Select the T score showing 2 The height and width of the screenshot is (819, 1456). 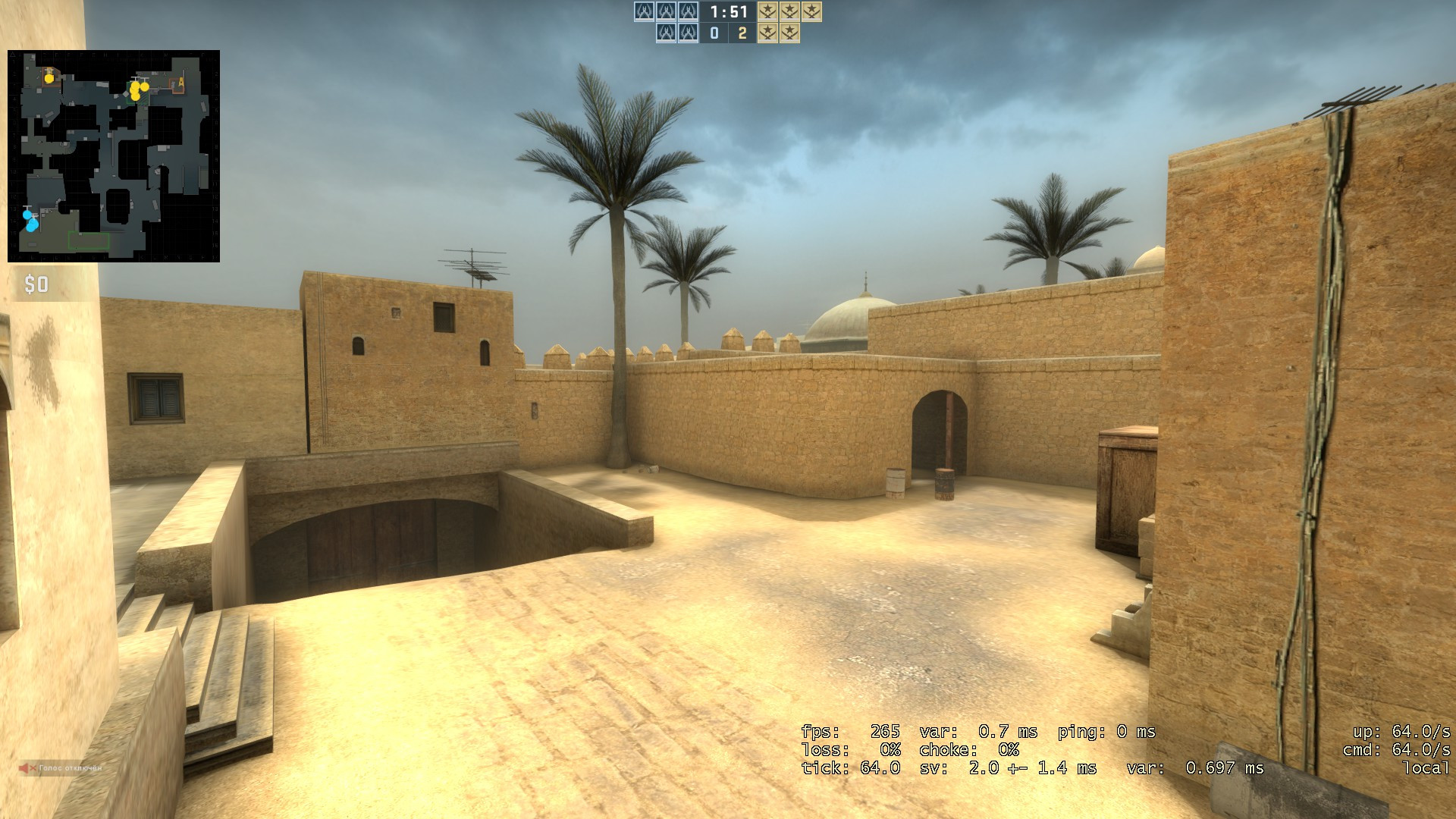coord(742,33)
